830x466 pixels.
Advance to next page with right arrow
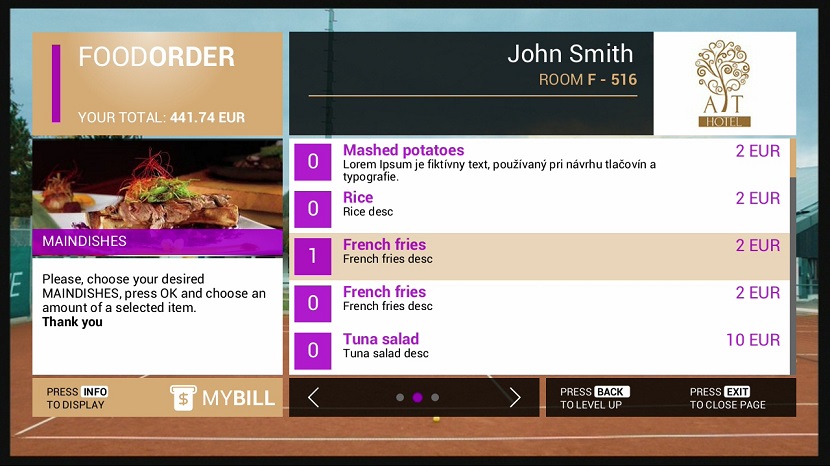tap(515, 398)
